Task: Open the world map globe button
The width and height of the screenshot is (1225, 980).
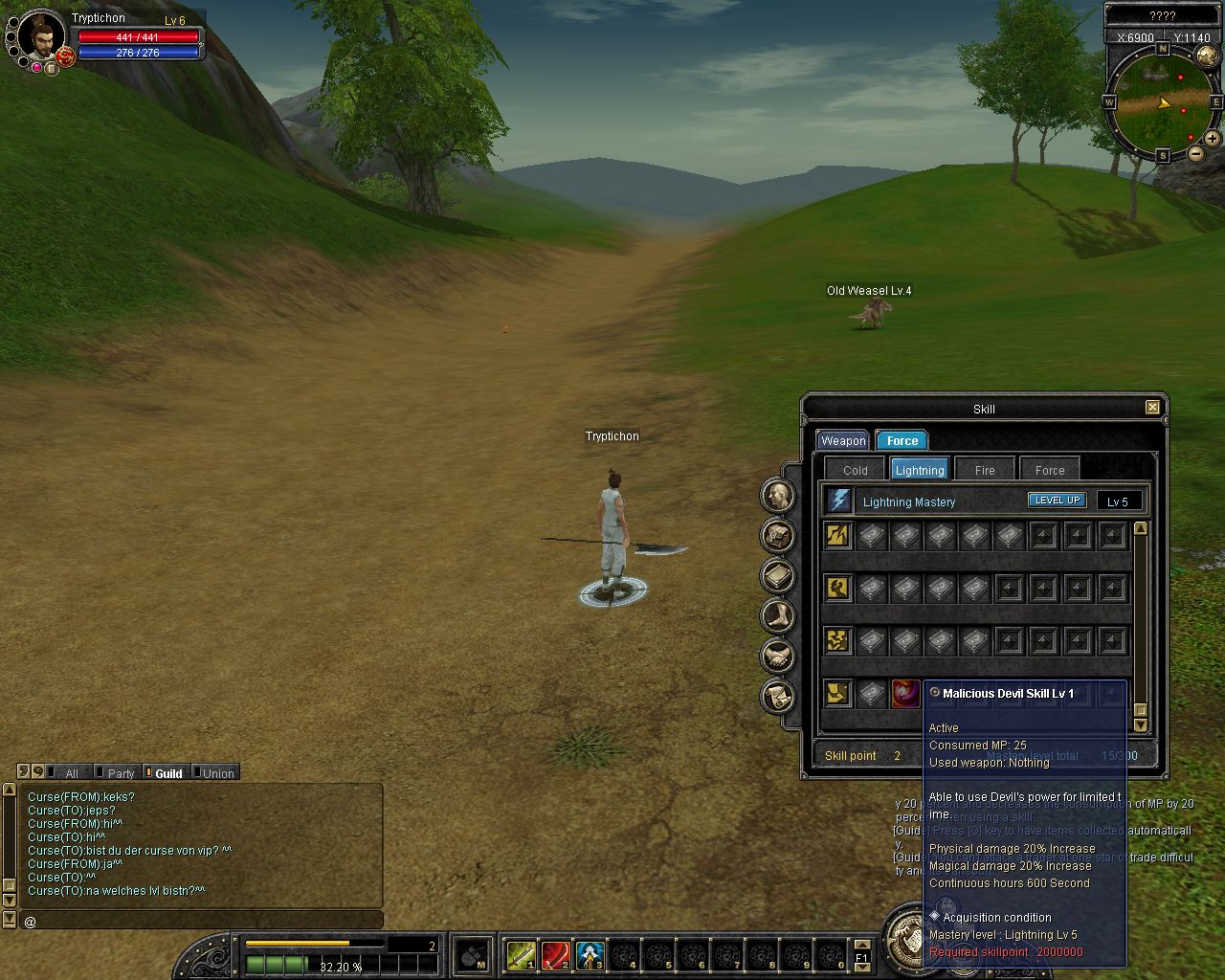Action: click(1207, 56)
